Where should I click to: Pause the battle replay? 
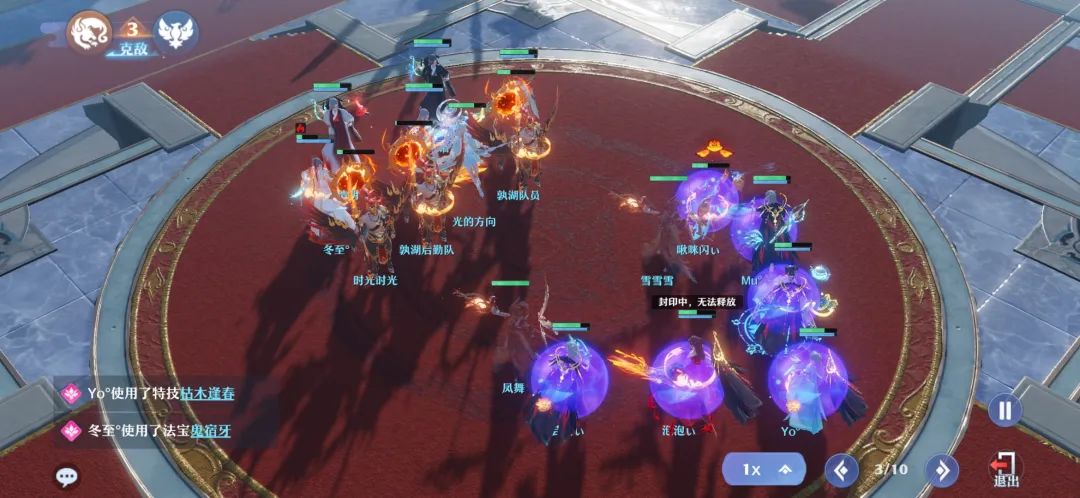coord(1004,410)
